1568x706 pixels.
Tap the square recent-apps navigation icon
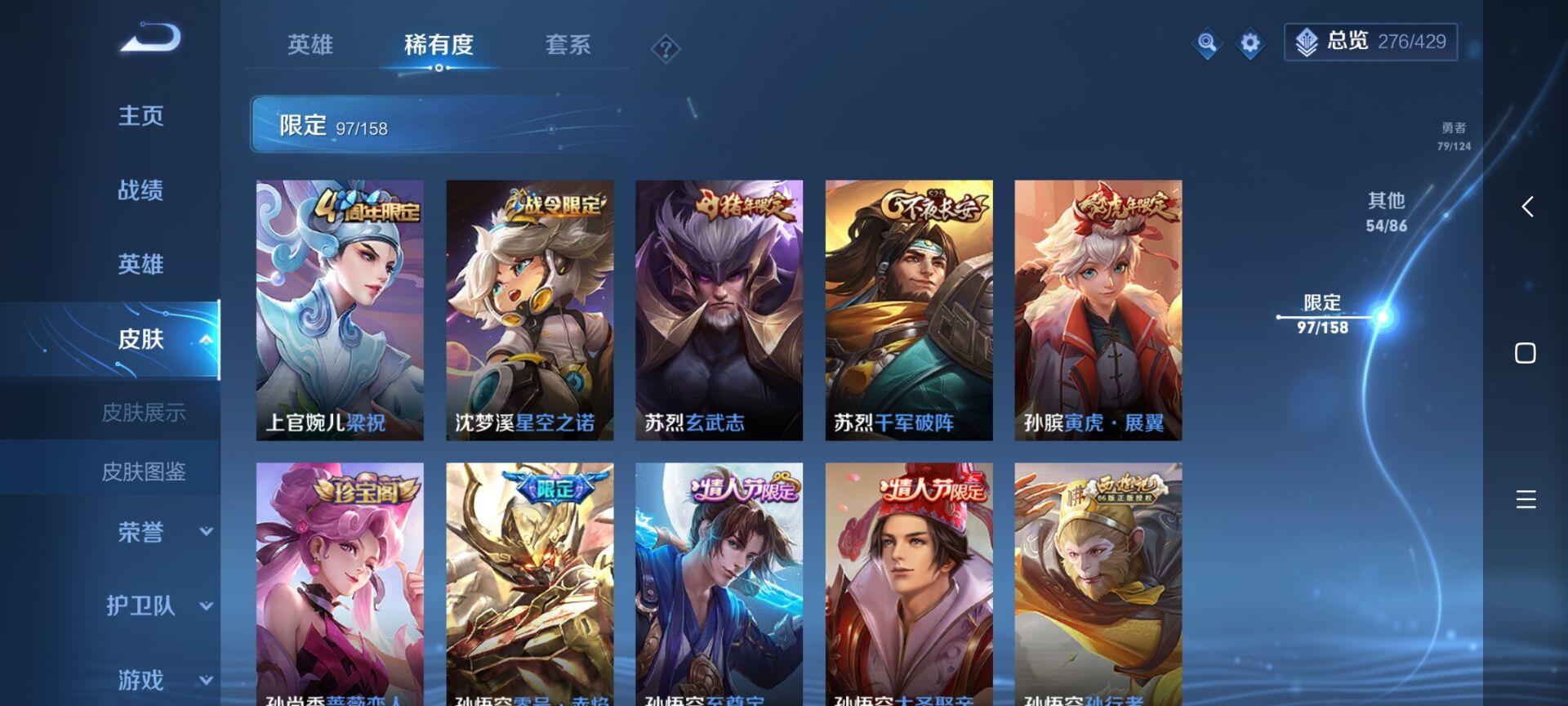tap(1526, 353)
